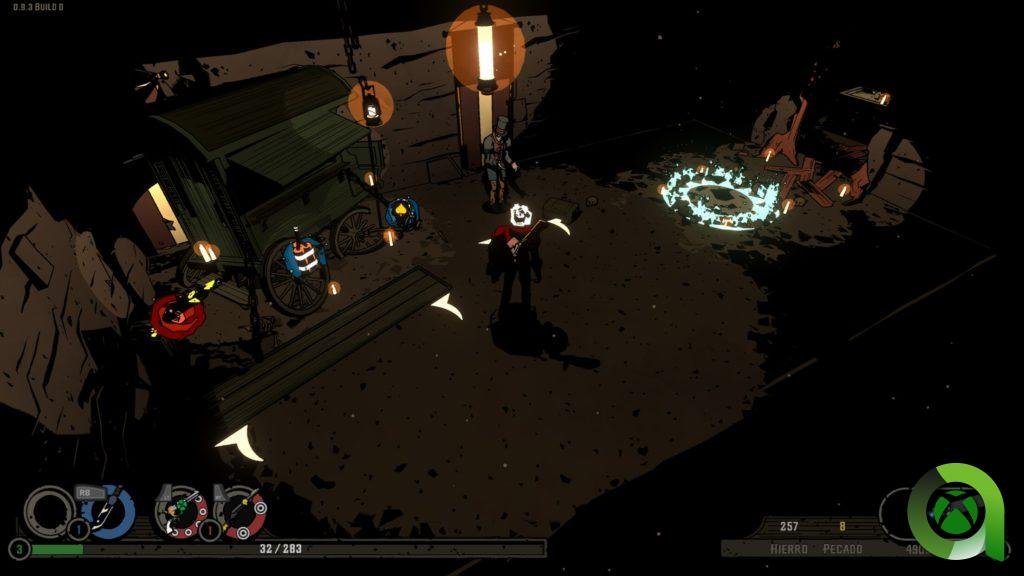The height and width of the screenshot is (576, 1024).
Task: Choose the red-ringed rifle weapon slot
Action: point(241,511)
